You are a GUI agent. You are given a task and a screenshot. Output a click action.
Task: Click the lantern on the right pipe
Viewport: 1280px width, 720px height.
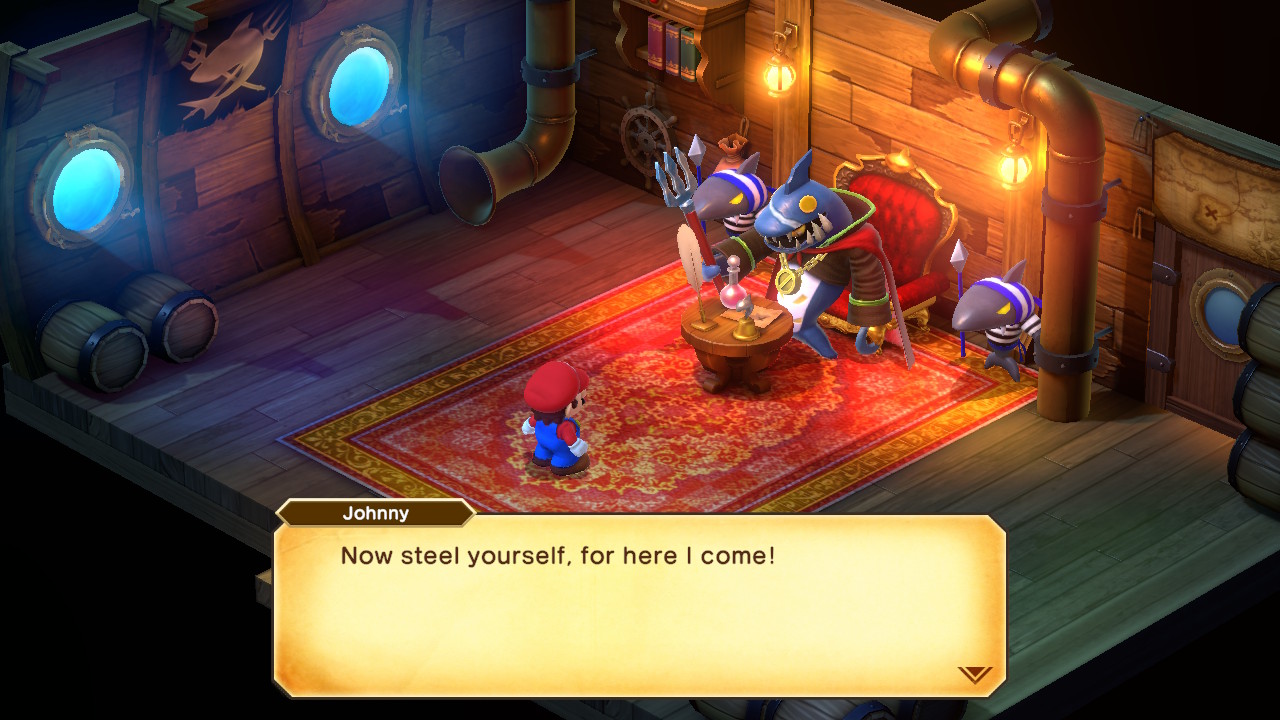[x=1016, y=168]
